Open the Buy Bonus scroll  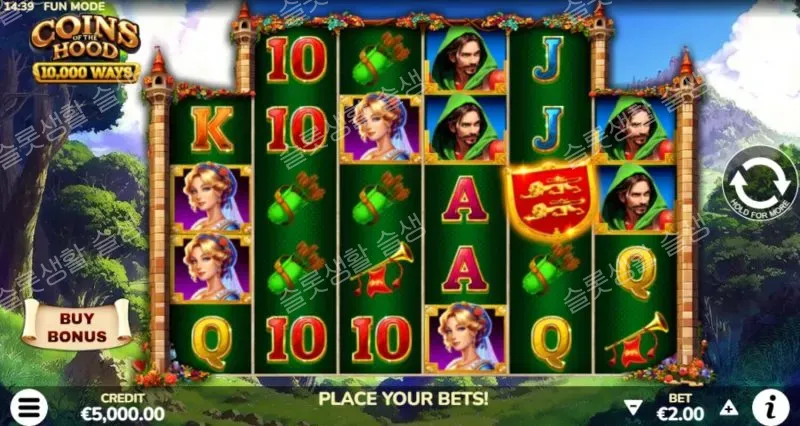(x=77, y=326)
